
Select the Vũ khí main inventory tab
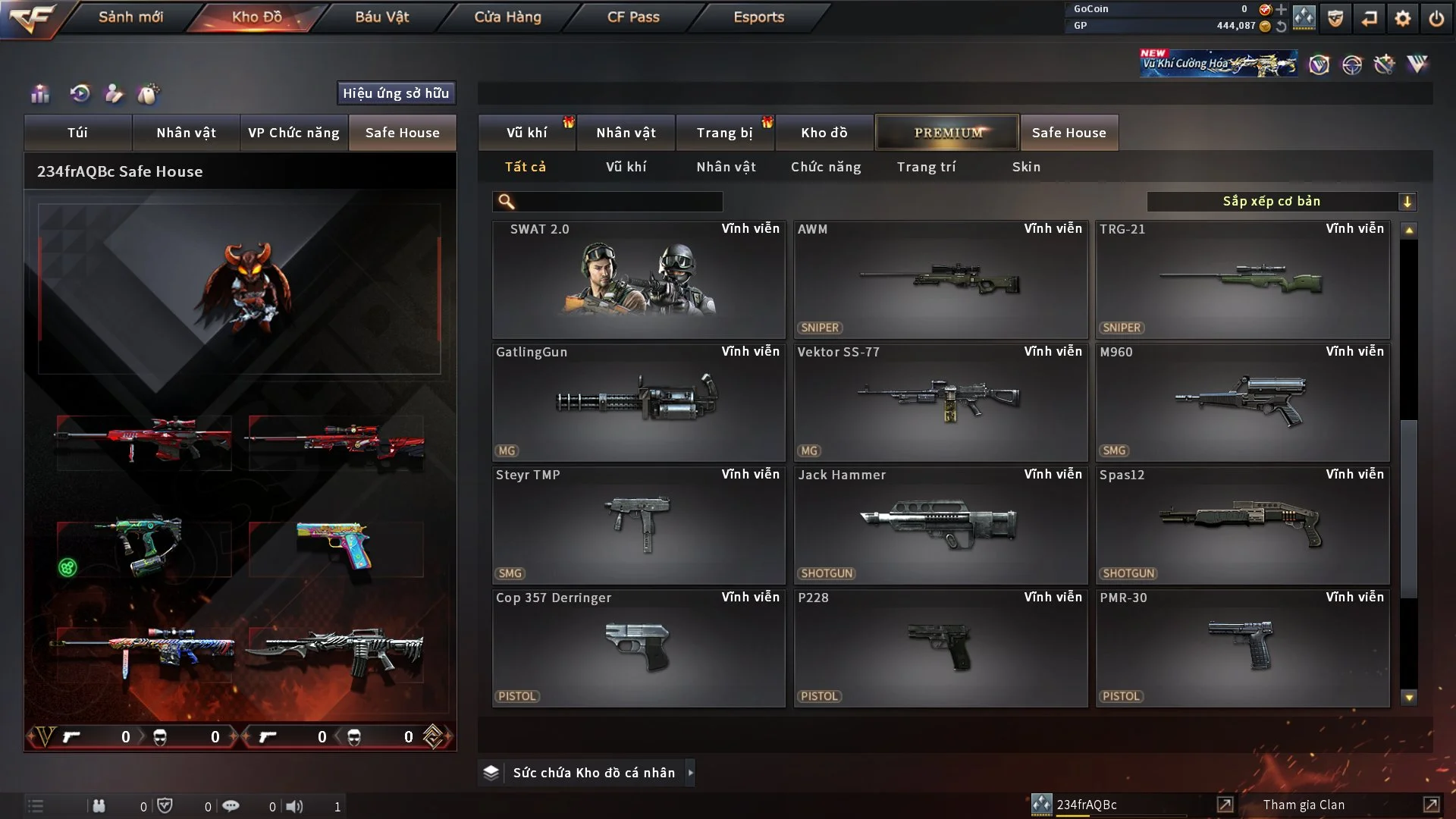526,133
